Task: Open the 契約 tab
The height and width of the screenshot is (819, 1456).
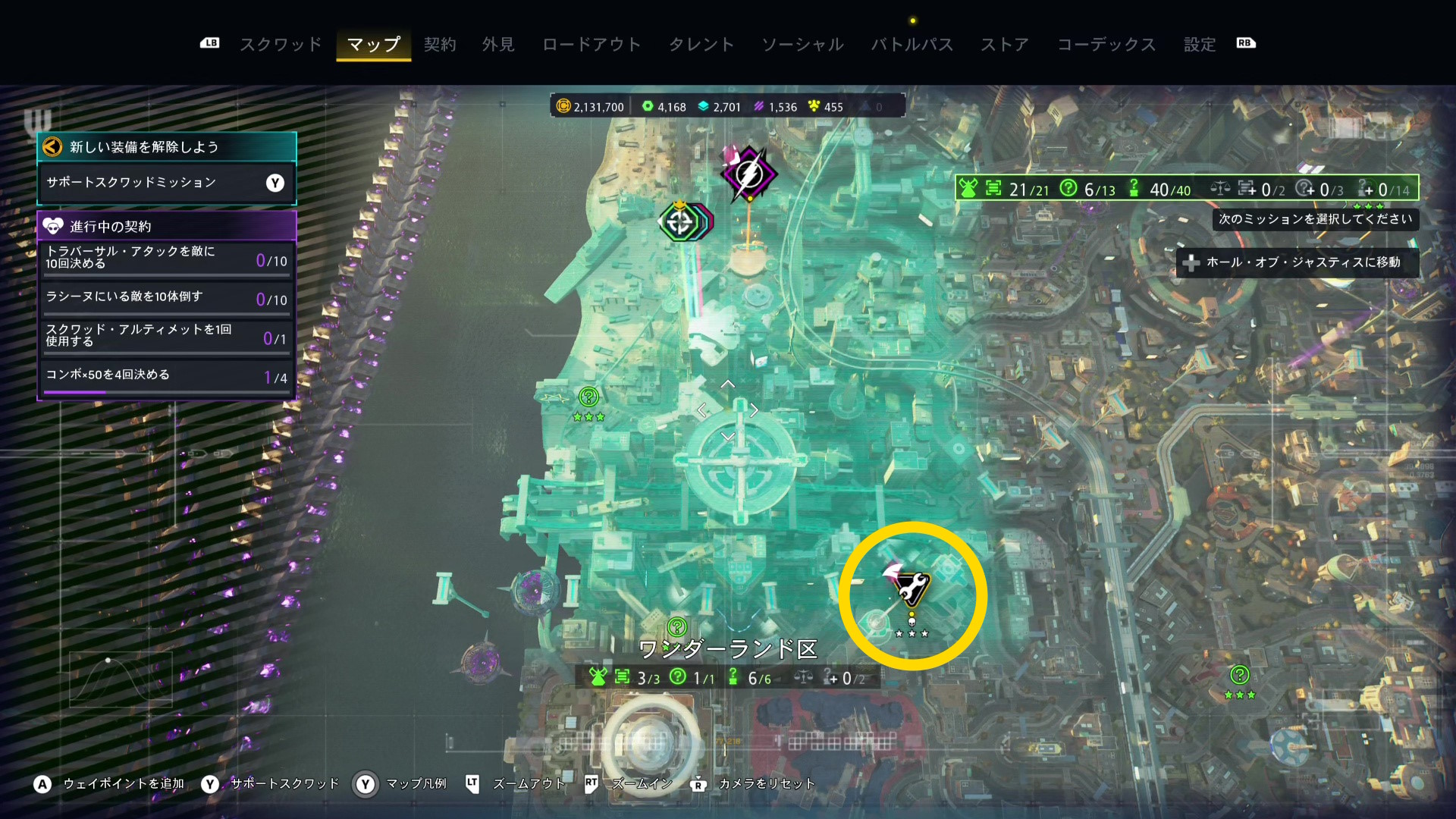Action: tap(440, 45)
